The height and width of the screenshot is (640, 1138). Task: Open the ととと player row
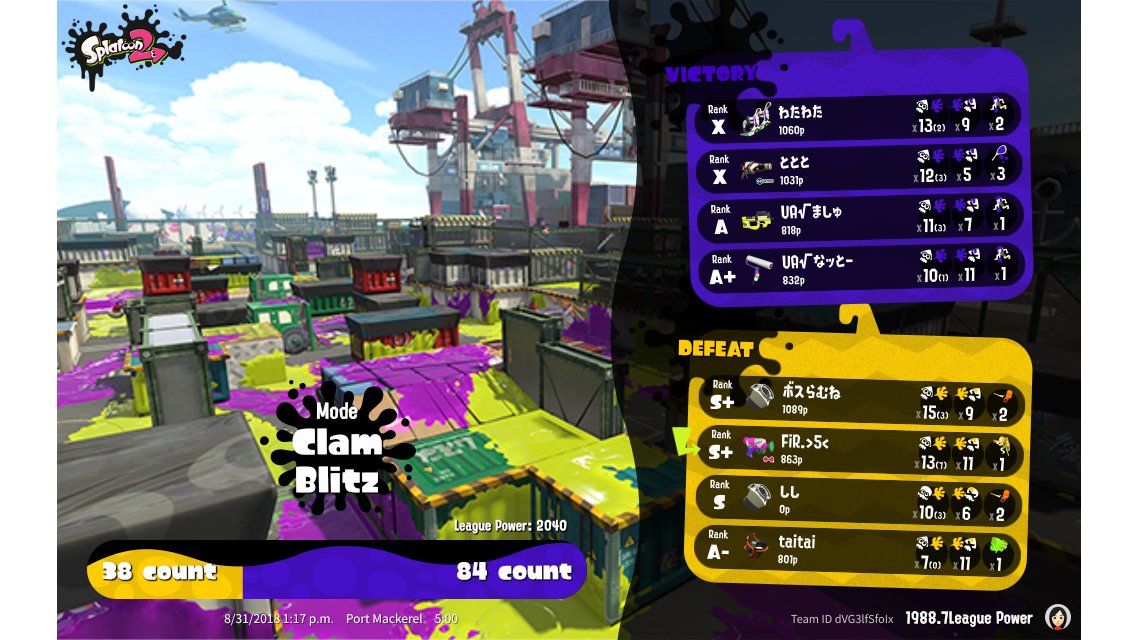point(858,167)
